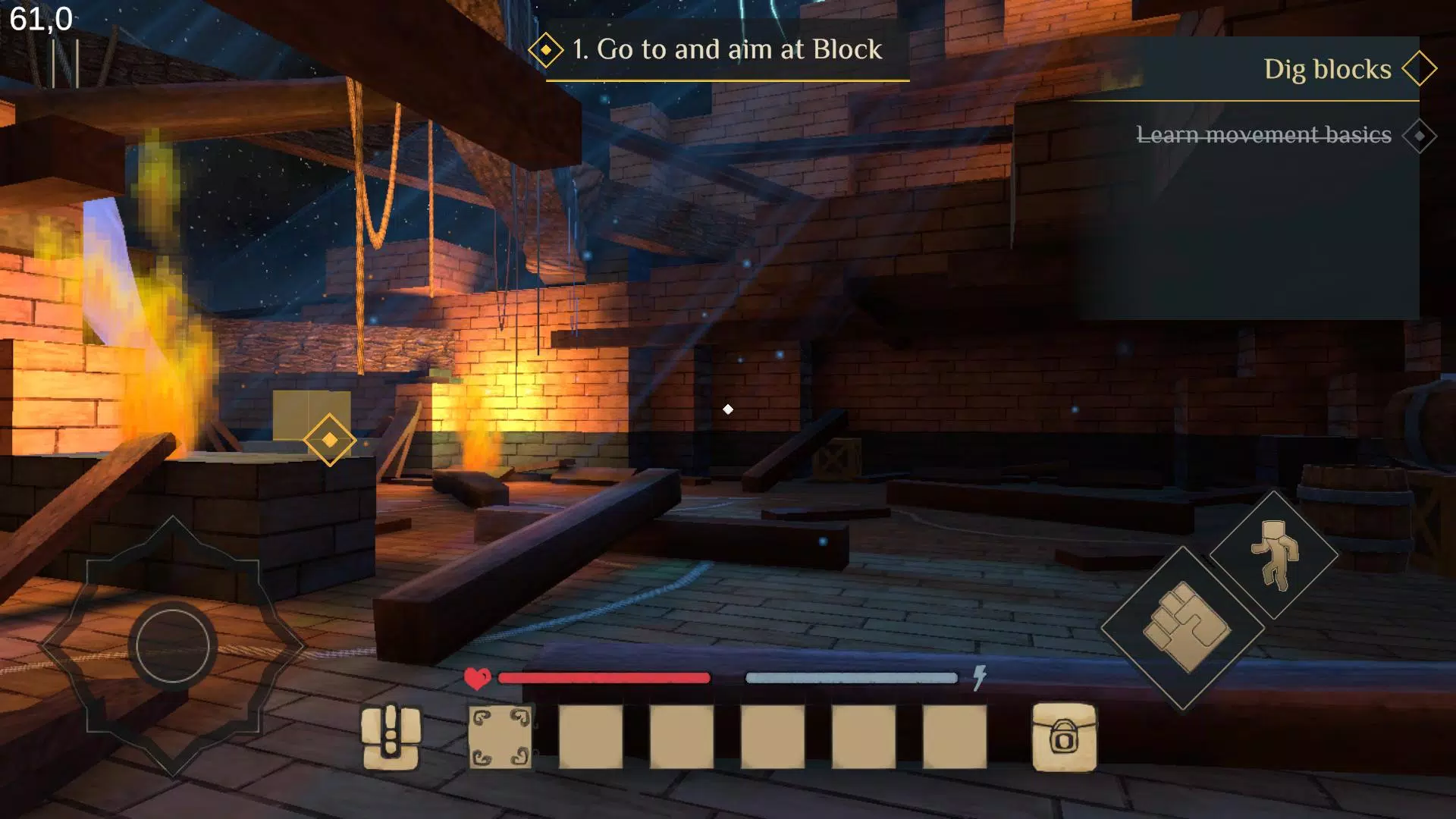Tap the red health progress bar
Image resolution: width=1456 pixels, height=819 pixels.
(x=603, y=677)
